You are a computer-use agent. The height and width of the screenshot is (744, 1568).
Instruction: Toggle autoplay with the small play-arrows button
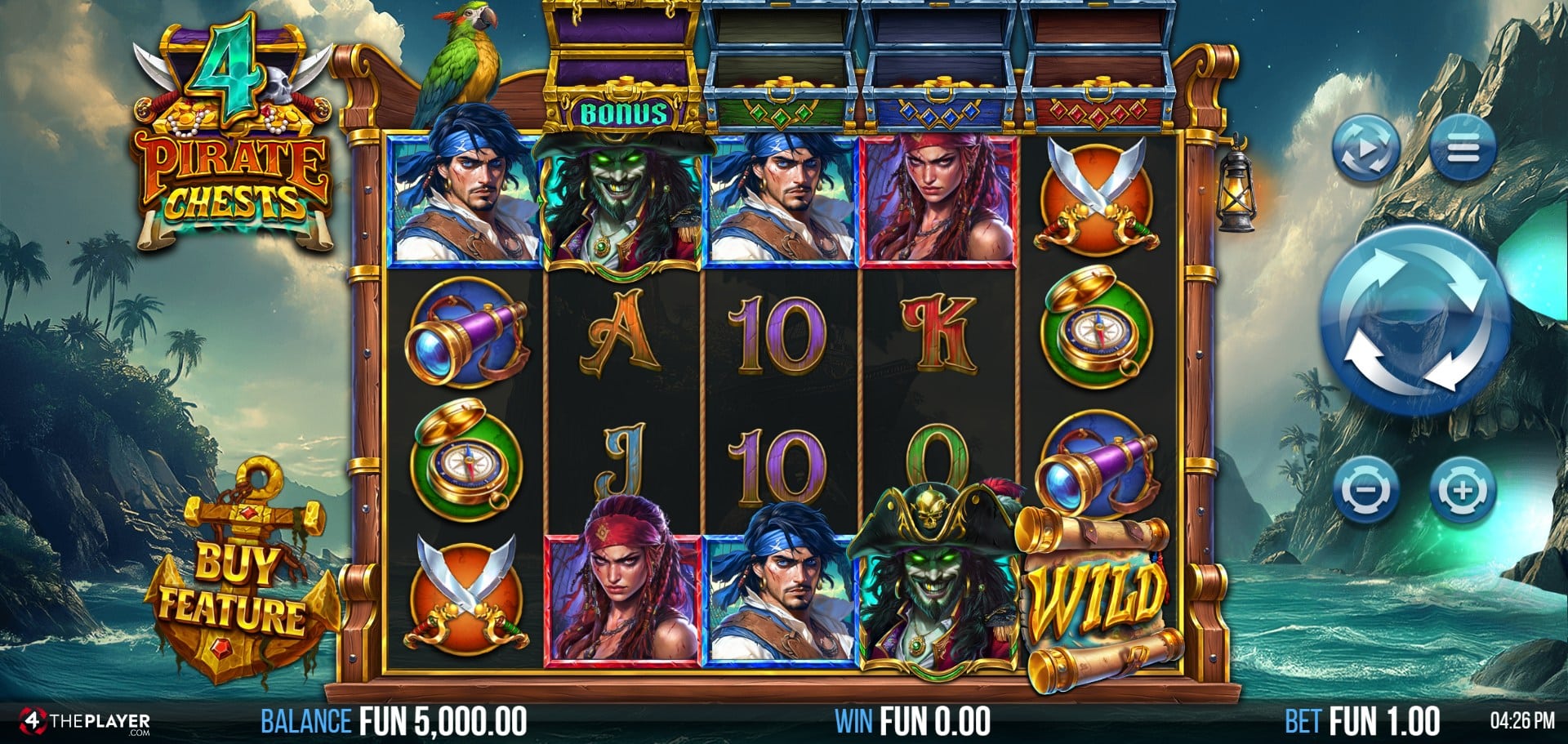click(1365, 148)
